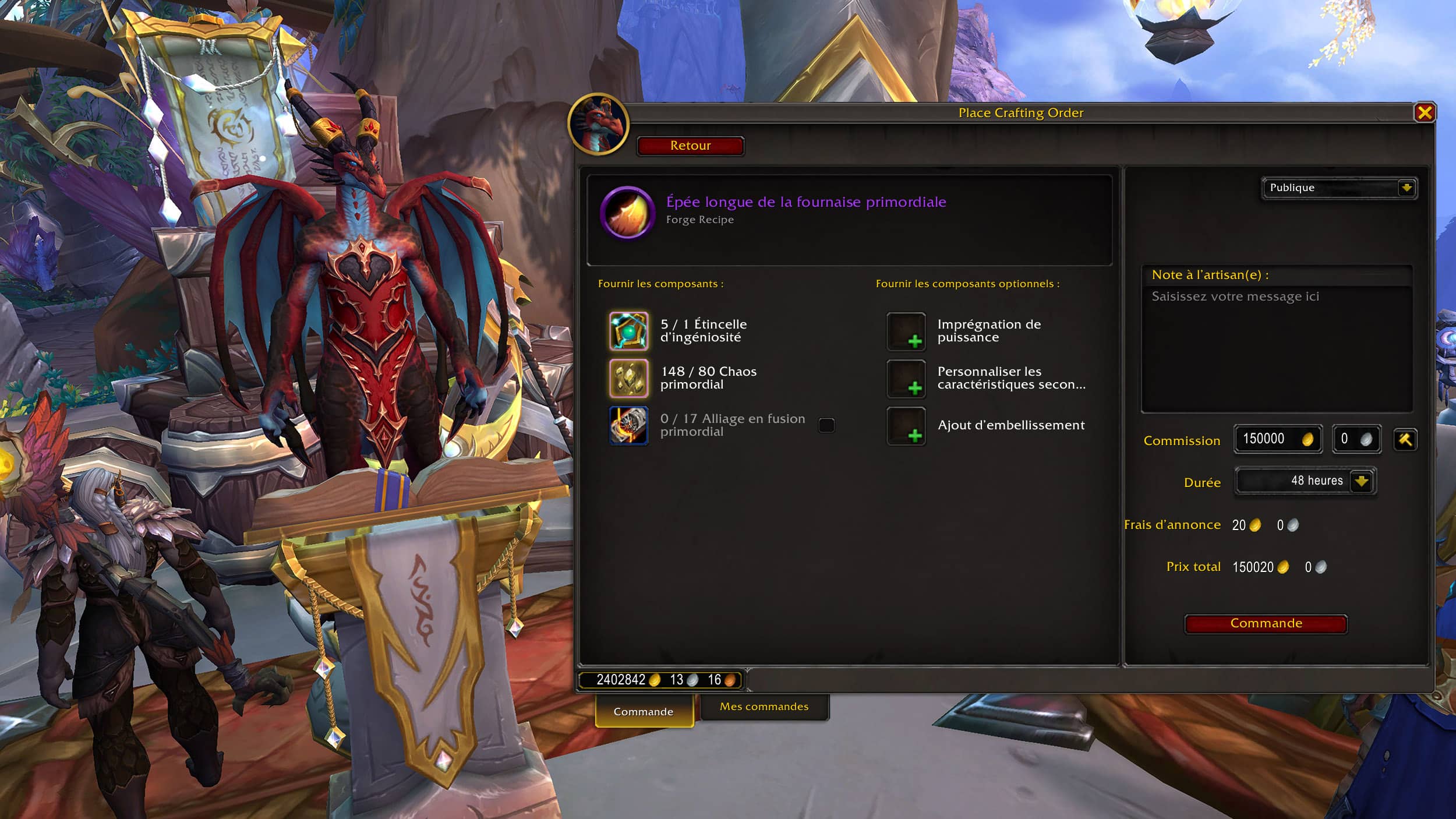Select the gold commission input field

[x=1275, y=439]
